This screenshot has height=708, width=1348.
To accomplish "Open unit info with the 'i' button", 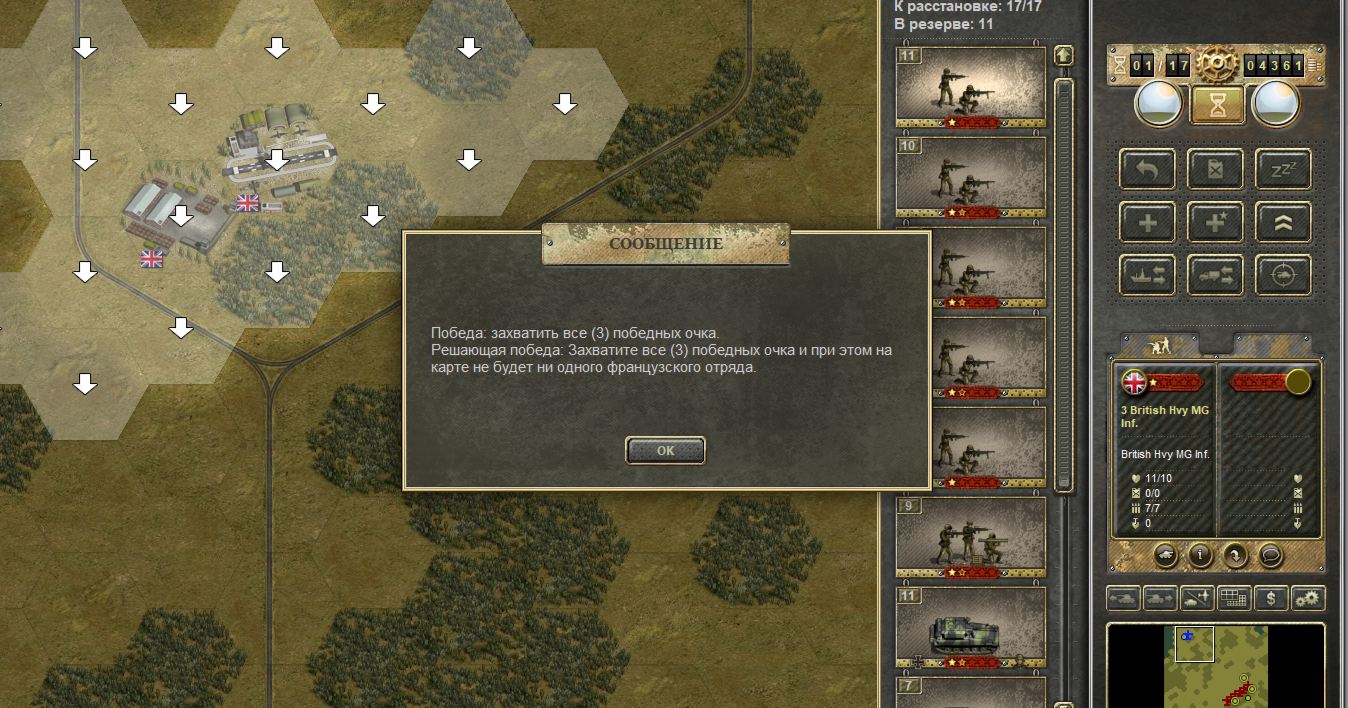I will [x=1200, y=554].
